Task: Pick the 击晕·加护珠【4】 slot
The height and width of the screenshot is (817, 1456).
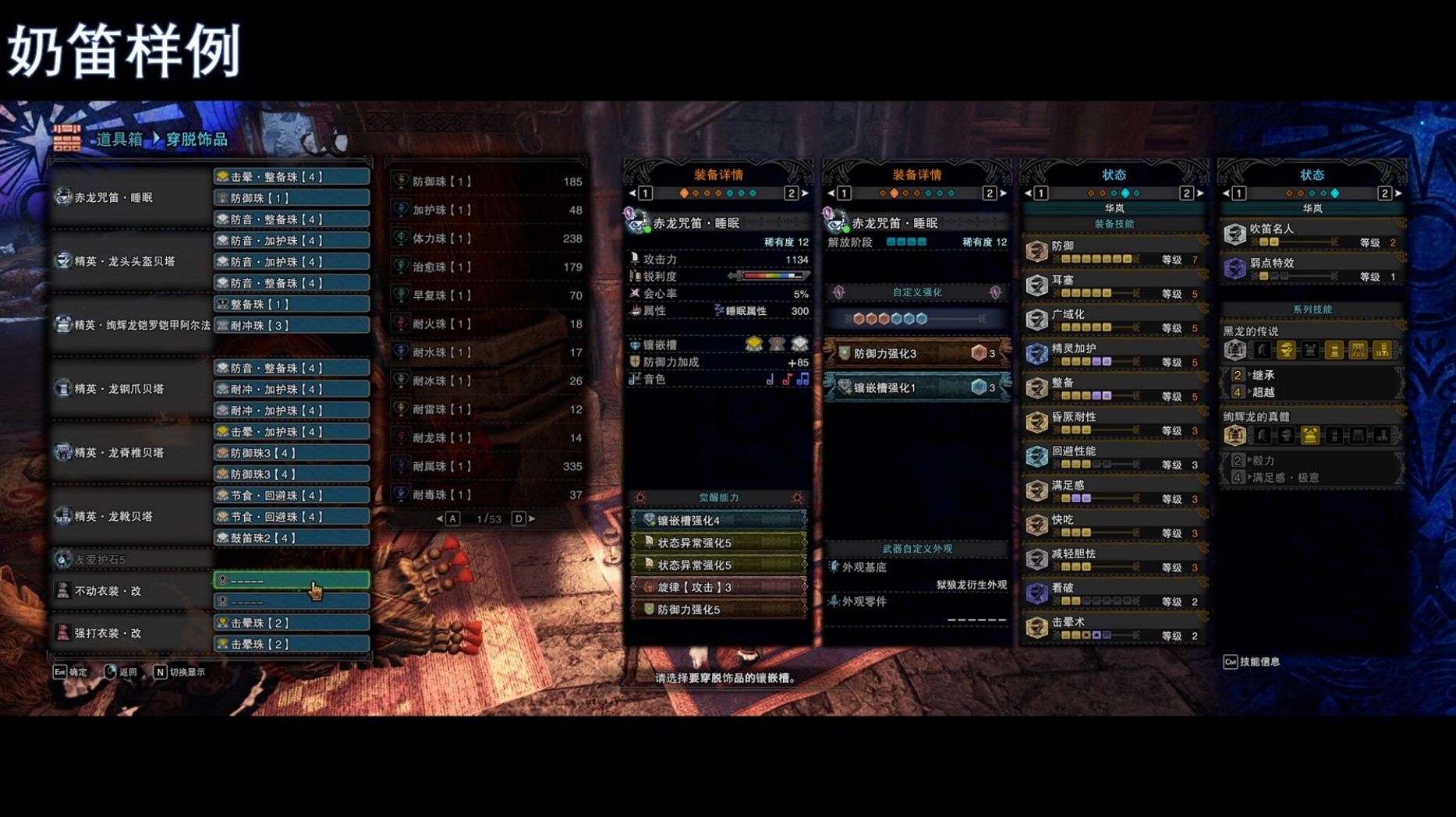Action: [291, 432]
